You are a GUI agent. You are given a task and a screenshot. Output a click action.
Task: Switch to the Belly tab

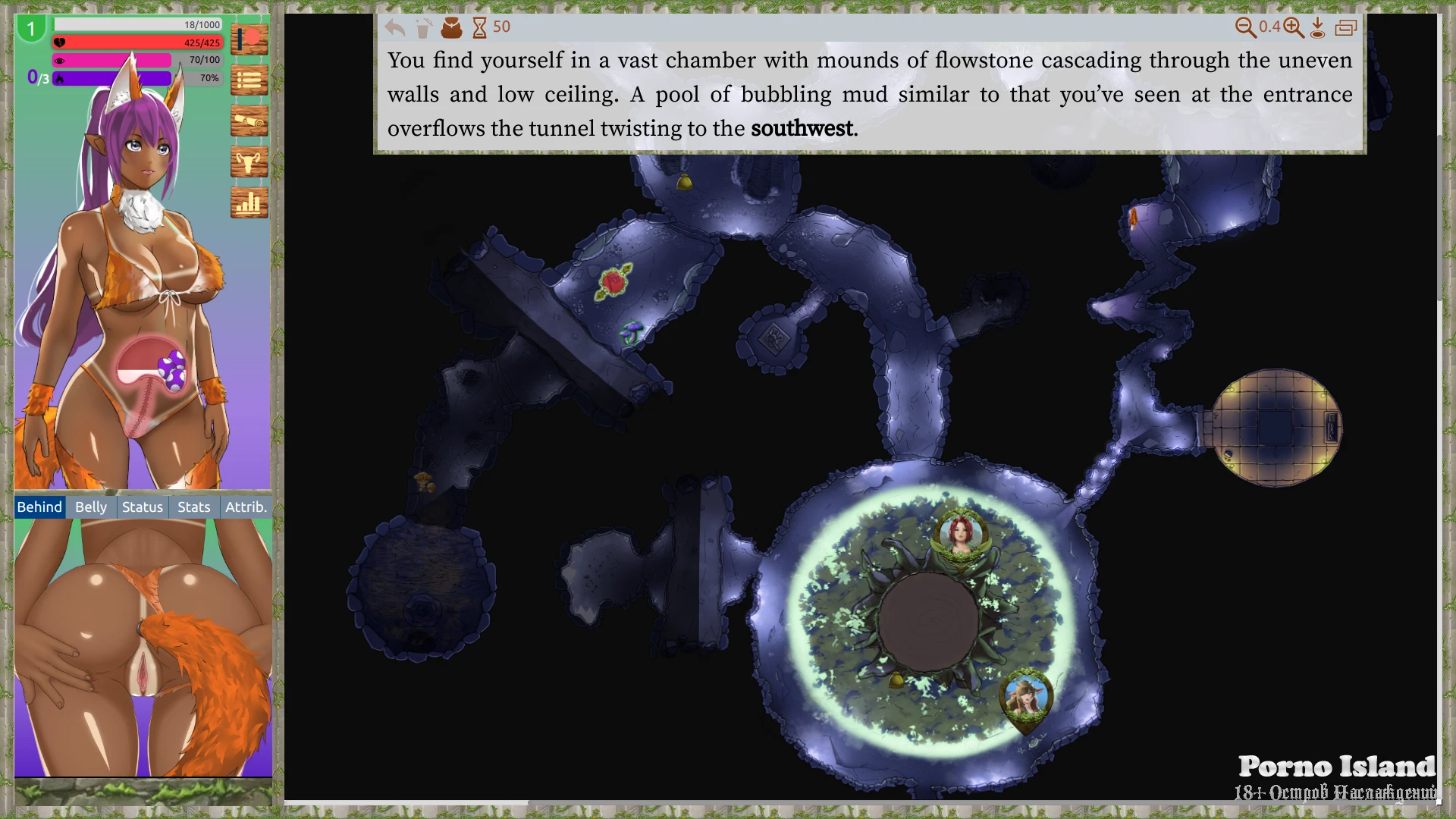click(x=91, y=507)
